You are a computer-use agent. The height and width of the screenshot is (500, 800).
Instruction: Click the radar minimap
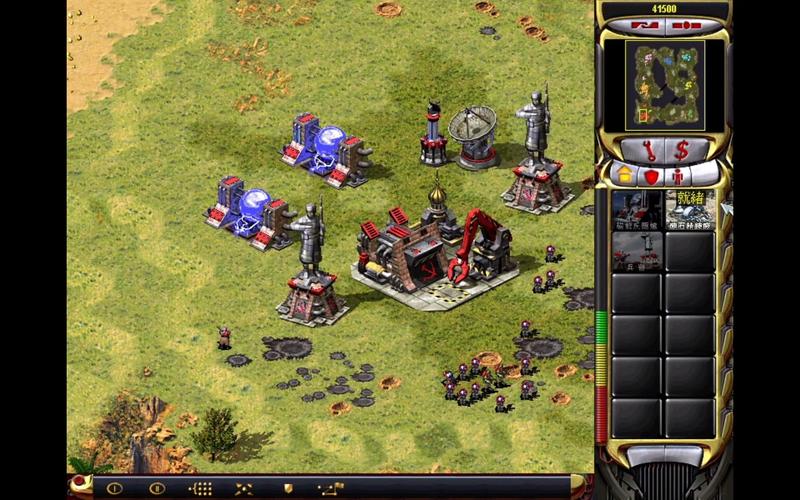click(664, 84)
